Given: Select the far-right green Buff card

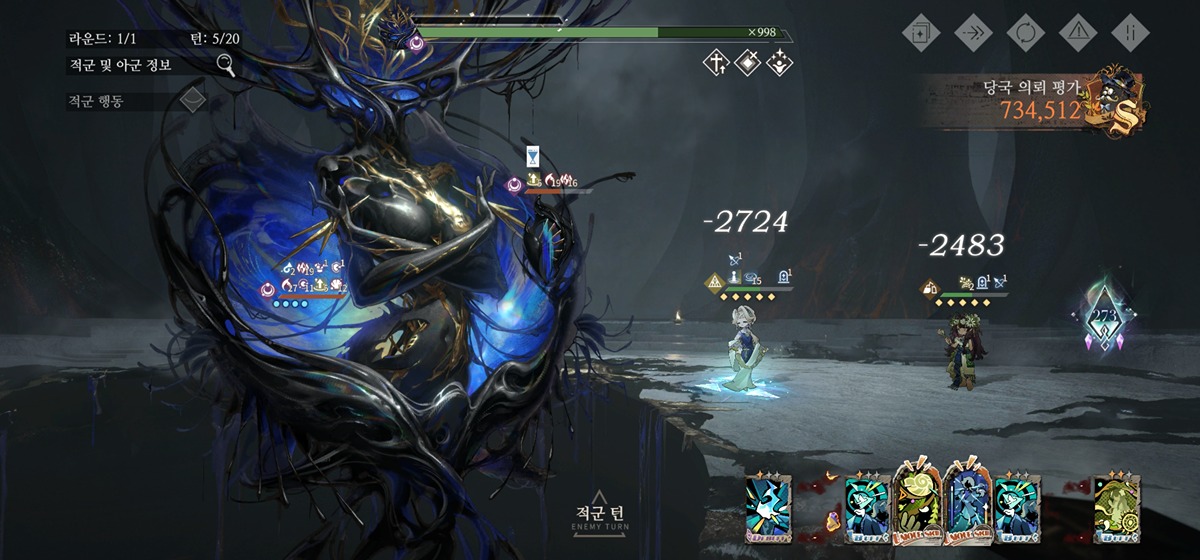Looking at the screenshot, I should 1115,503.
